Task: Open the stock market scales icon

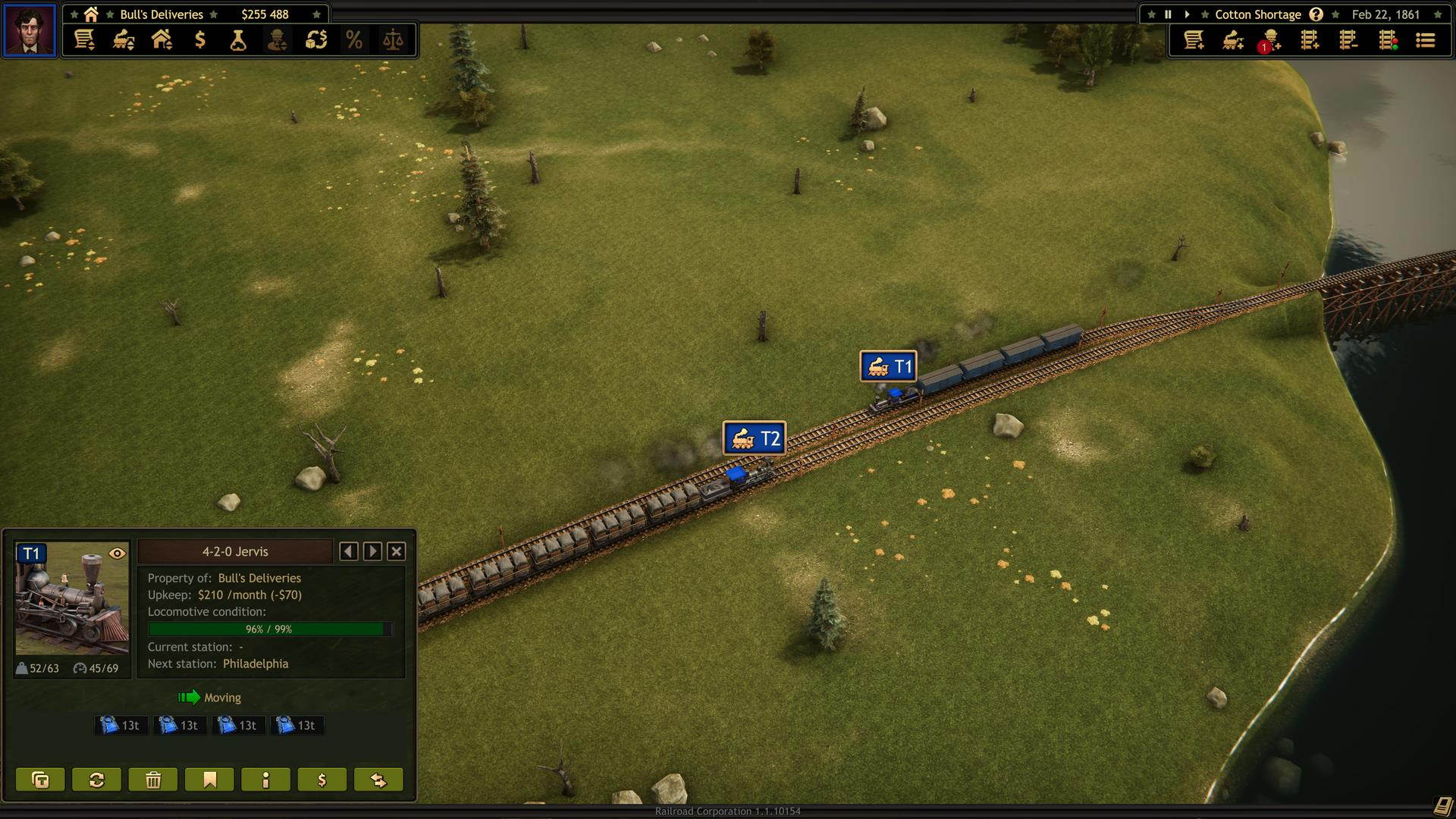Action: tap(394, 40)
